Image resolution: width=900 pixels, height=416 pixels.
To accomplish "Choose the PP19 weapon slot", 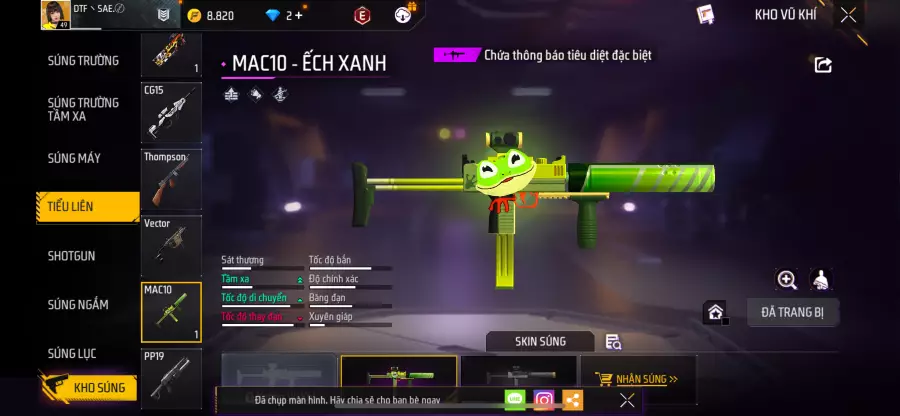I will (171, 378).
